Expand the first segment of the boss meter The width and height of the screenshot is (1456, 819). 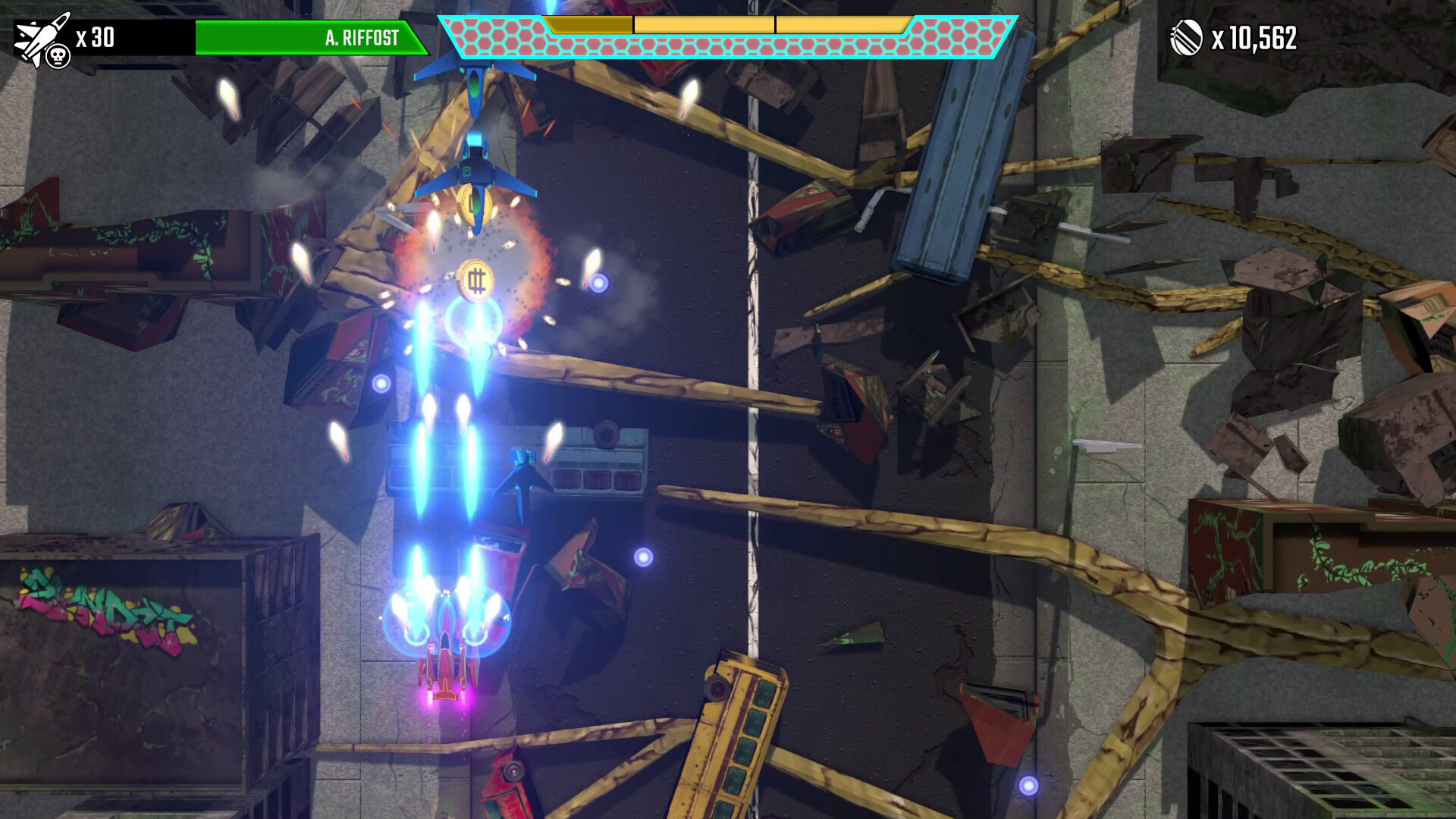(x=588, y=24)
